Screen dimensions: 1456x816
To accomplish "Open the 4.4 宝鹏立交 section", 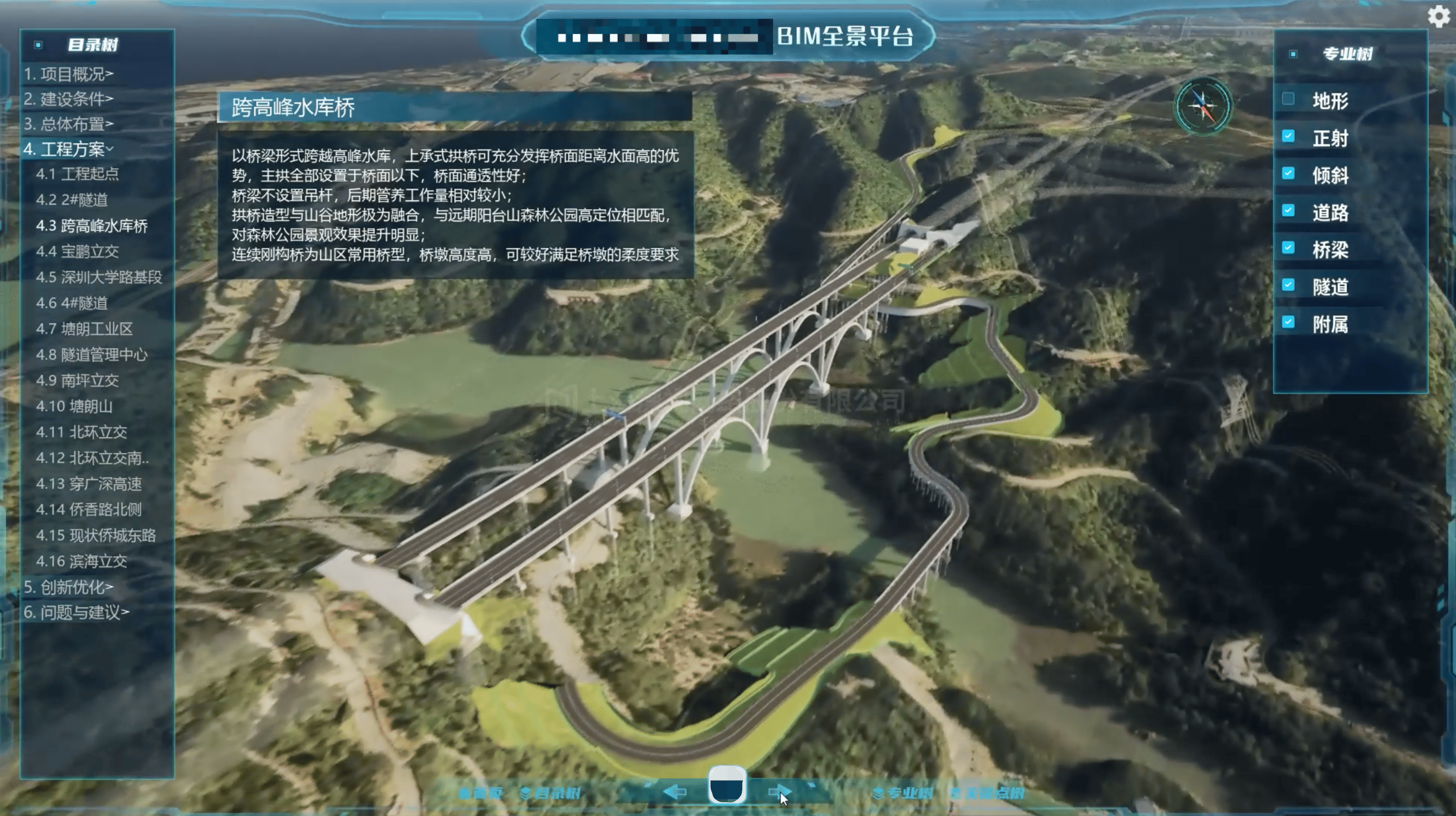I will pyautogui.click(x=77, y=251).
